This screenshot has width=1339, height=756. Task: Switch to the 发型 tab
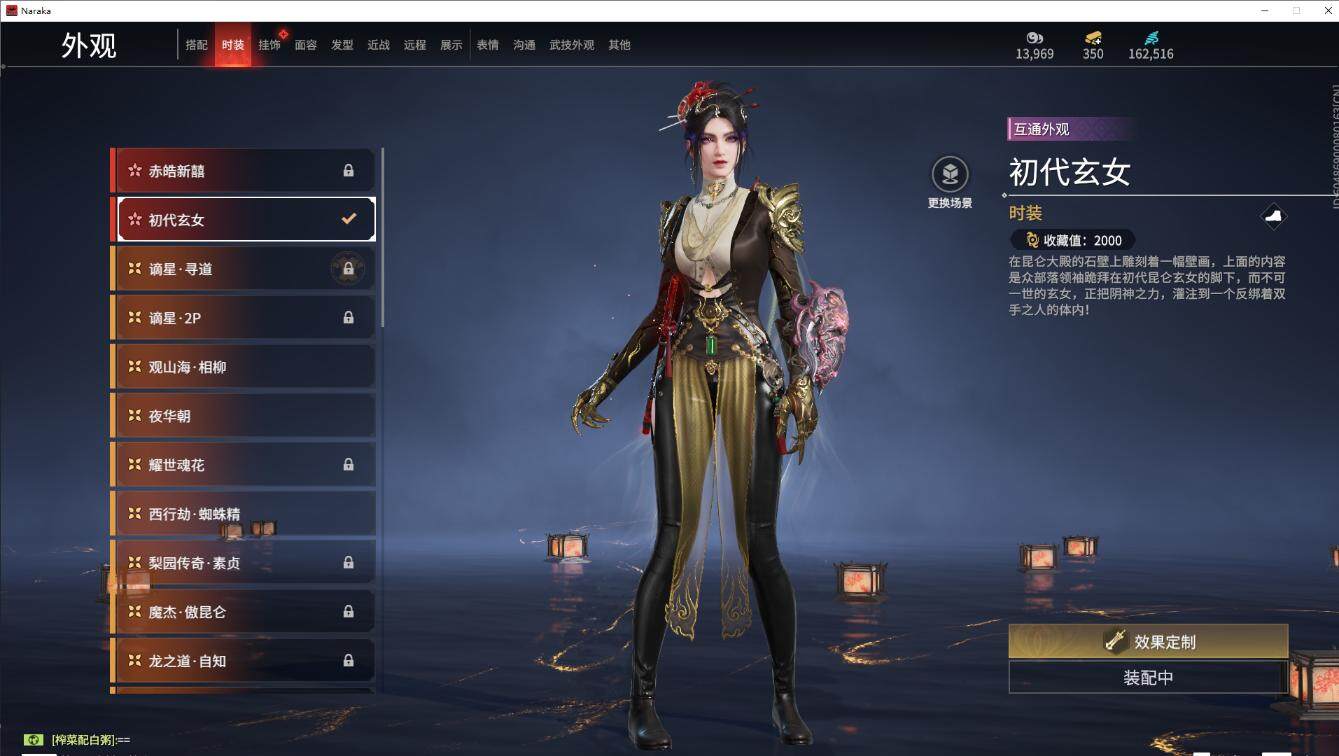[x=342, y=45]
